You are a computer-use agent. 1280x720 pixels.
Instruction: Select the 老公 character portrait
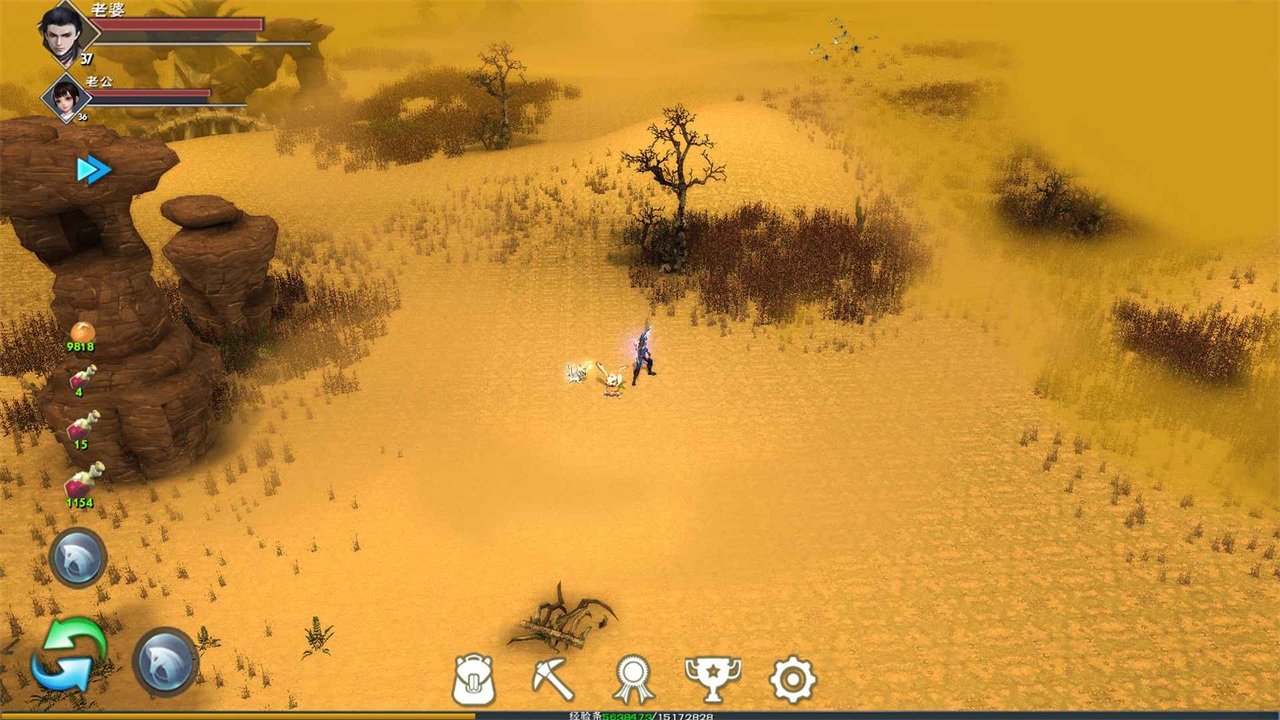point(66,97)
